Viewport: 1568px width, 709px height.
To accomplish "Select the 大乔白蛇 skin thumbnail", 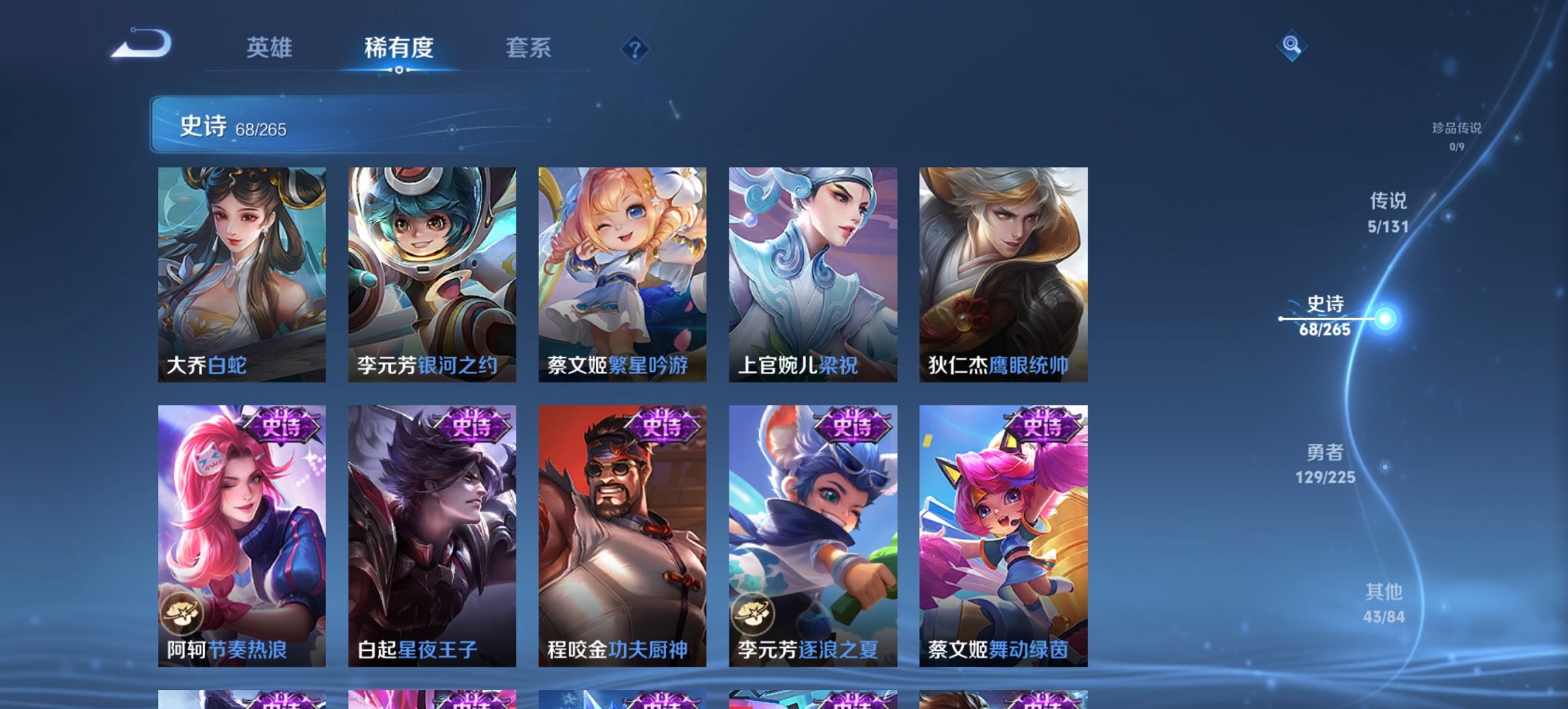I will pos(240,270).
